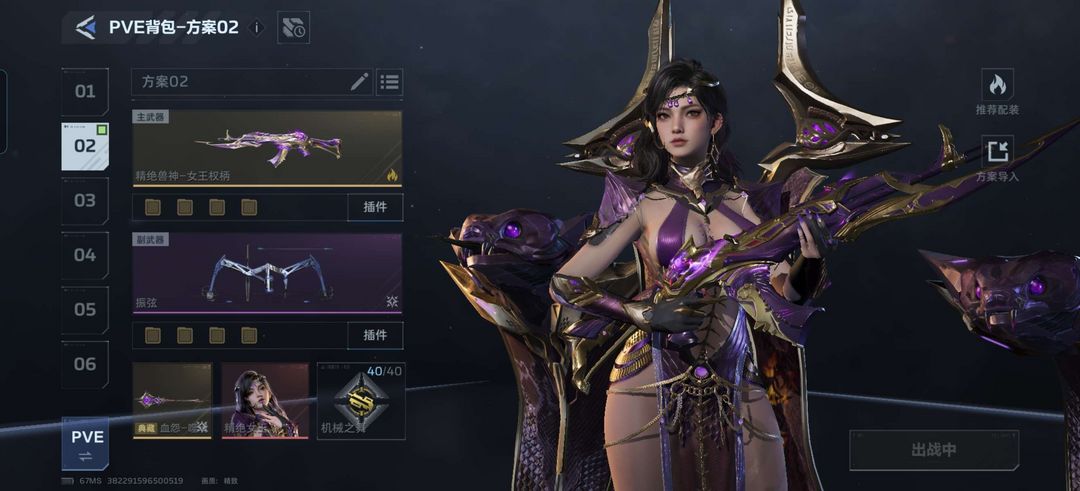The image size is (1080, 491).
Task: Select the primary weapon 精绝兽神-女王权柄 slot
Action: point(267,148)
